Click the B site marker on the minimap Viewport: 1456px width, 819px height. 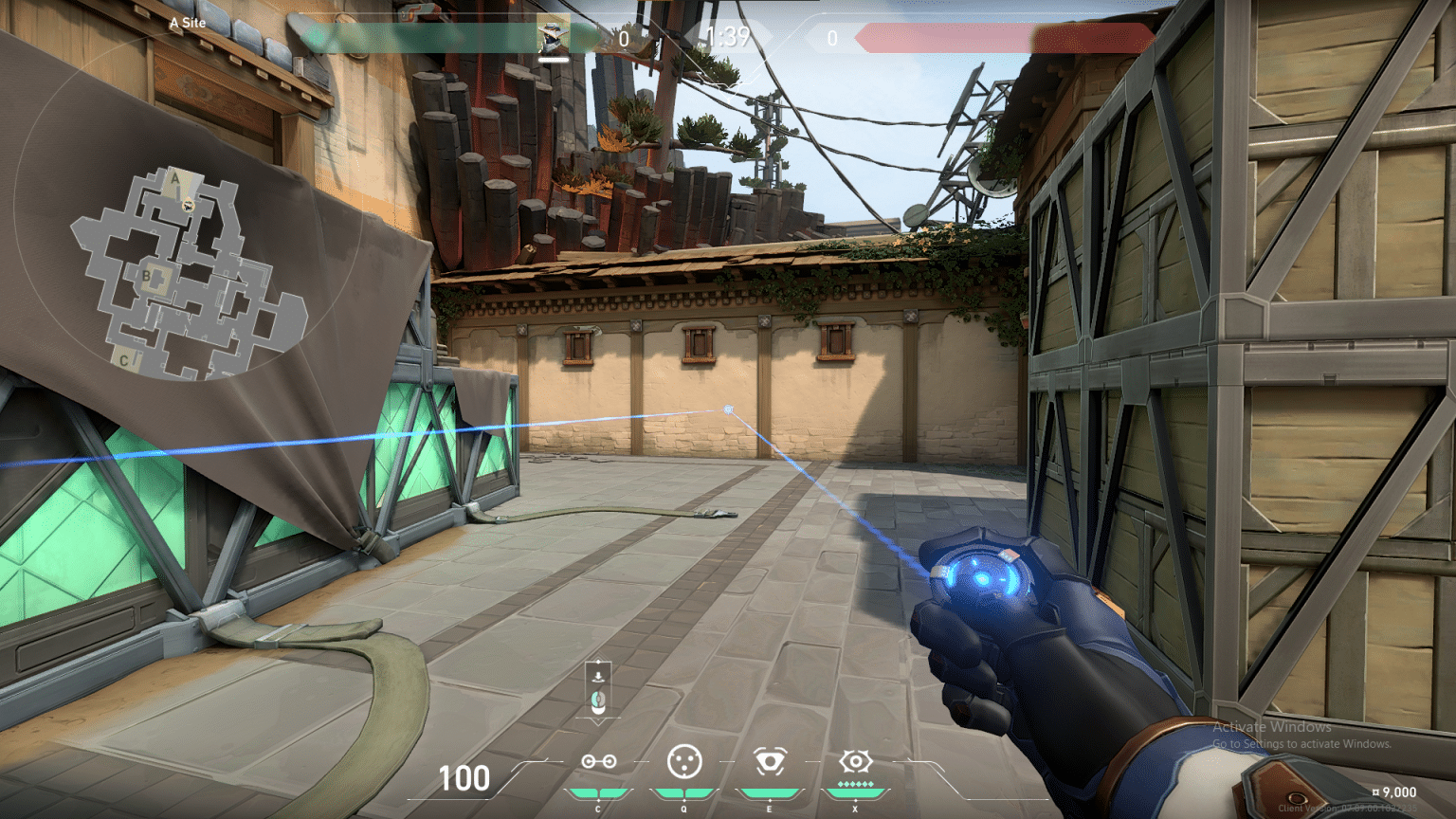pos(147,277)
